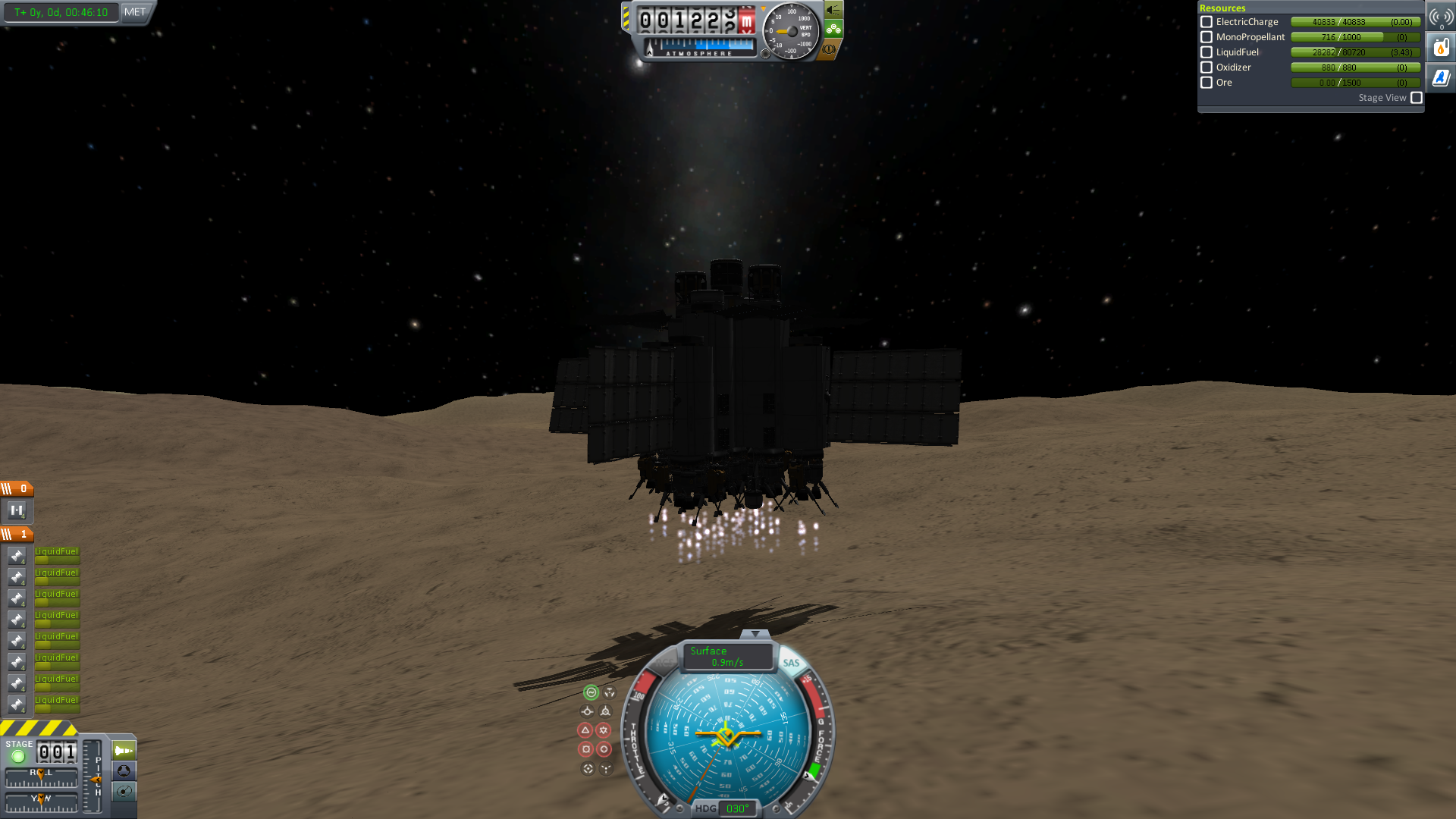
Task: Open the CommNet signal icon
Action: 1441,17
